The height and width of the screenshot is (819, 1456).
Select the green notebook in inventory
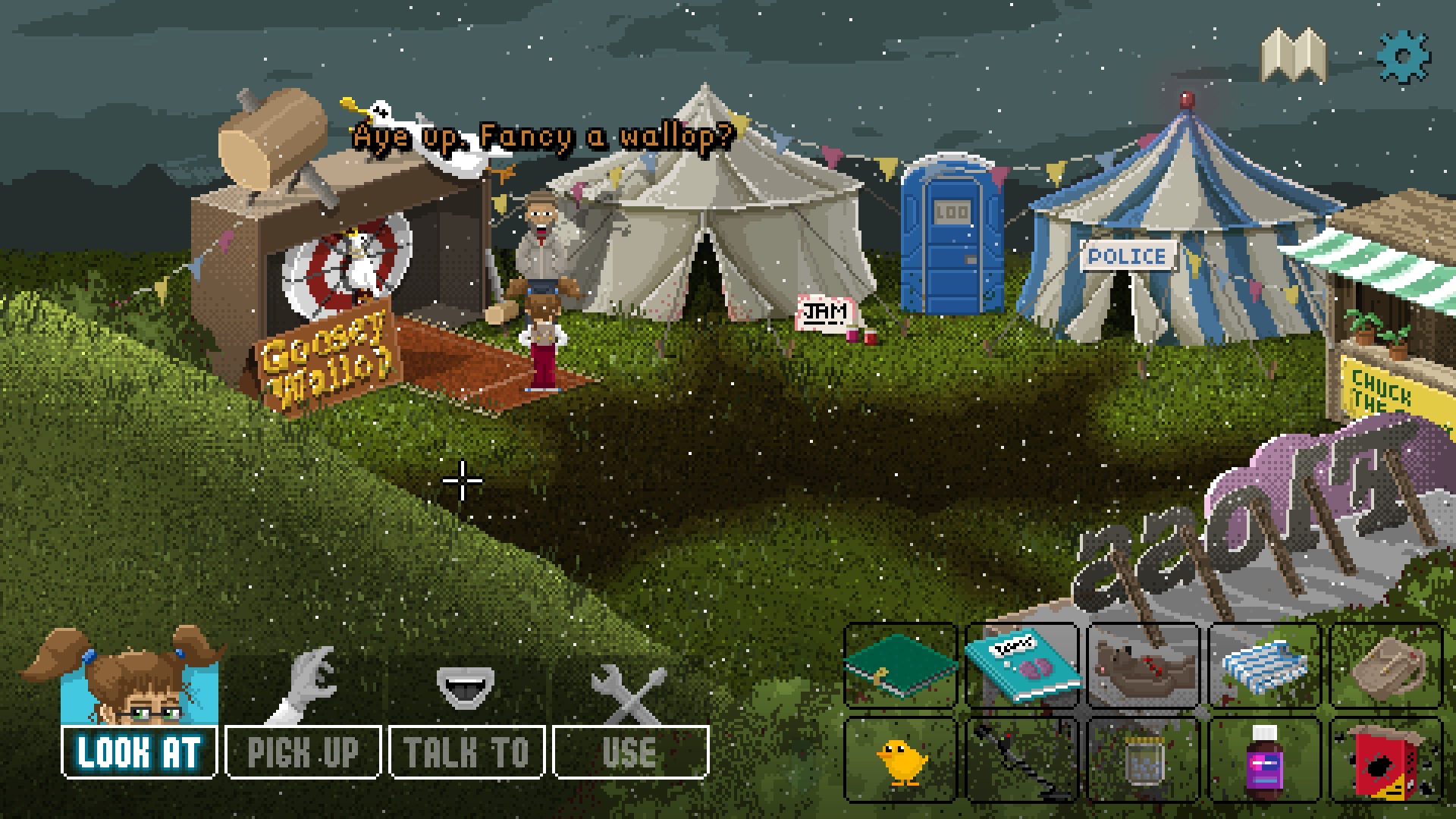[x=900, y=667]
